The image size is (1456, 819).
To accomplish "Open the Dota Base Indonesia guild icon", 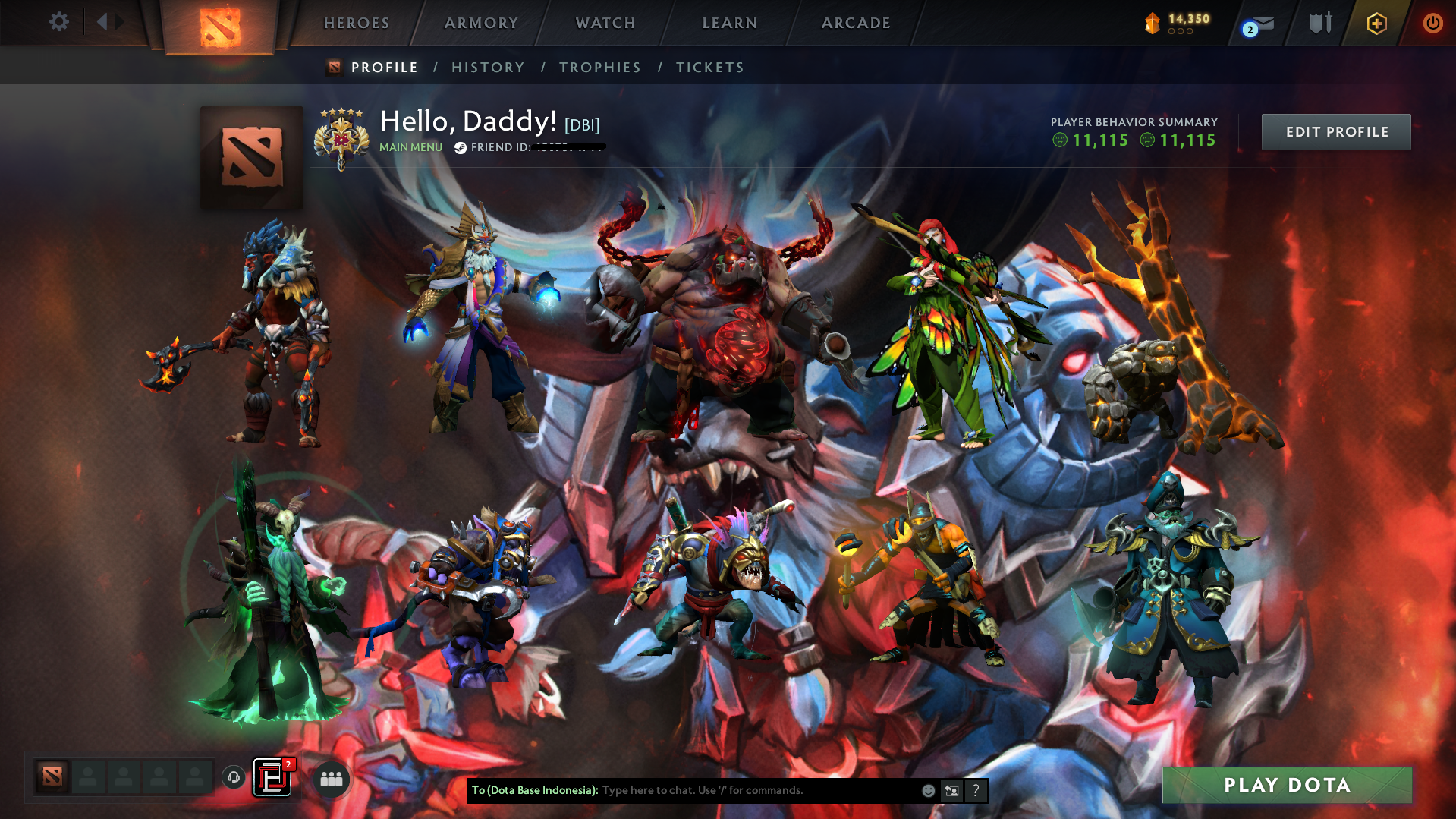I will [x=273, y=777].
